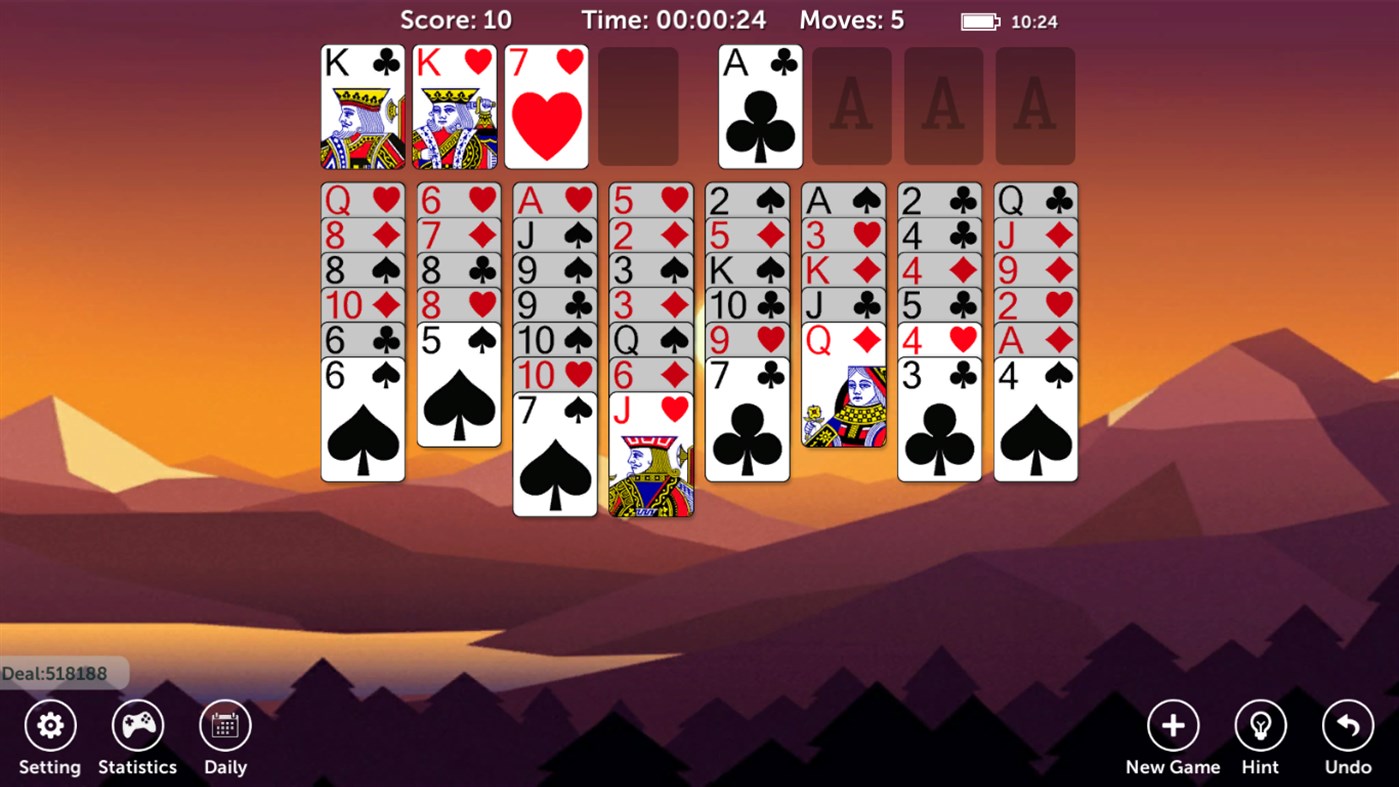The height and width of the screenshot is (787, 1399).
Task: Select the King of Clubs in the free cell
Action: pyautogui.click(x=362, y=105)
